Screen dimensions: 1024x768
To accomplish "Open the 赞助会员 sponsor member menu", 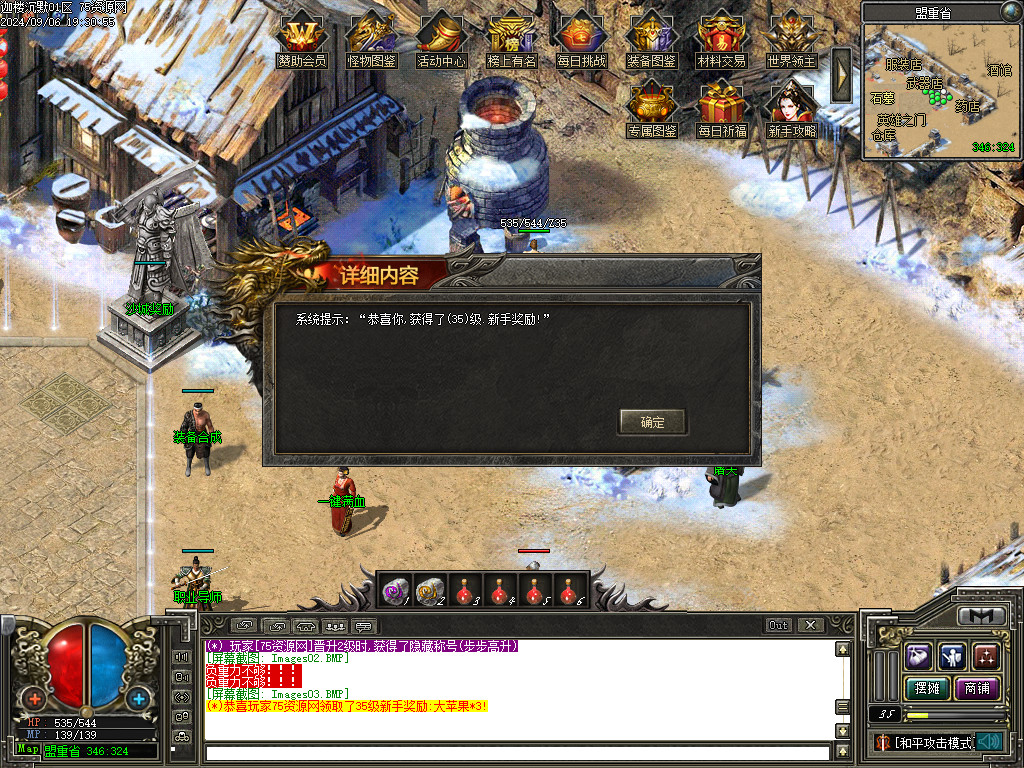I will click(x=302, y=40).
